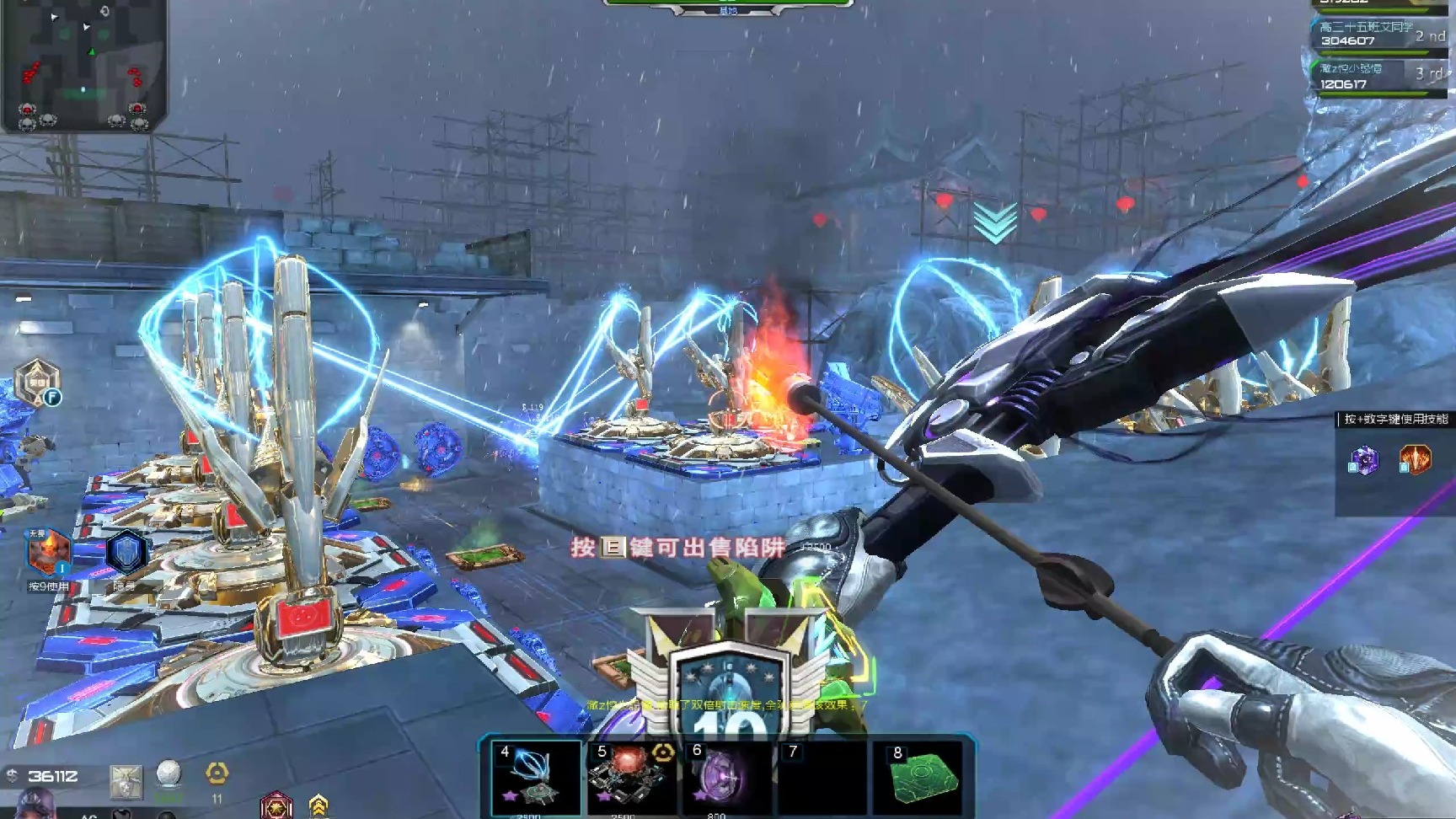Click the red hexagon star emblem
The height and width of the screenshot is (819, 1456).
(276, 806)
